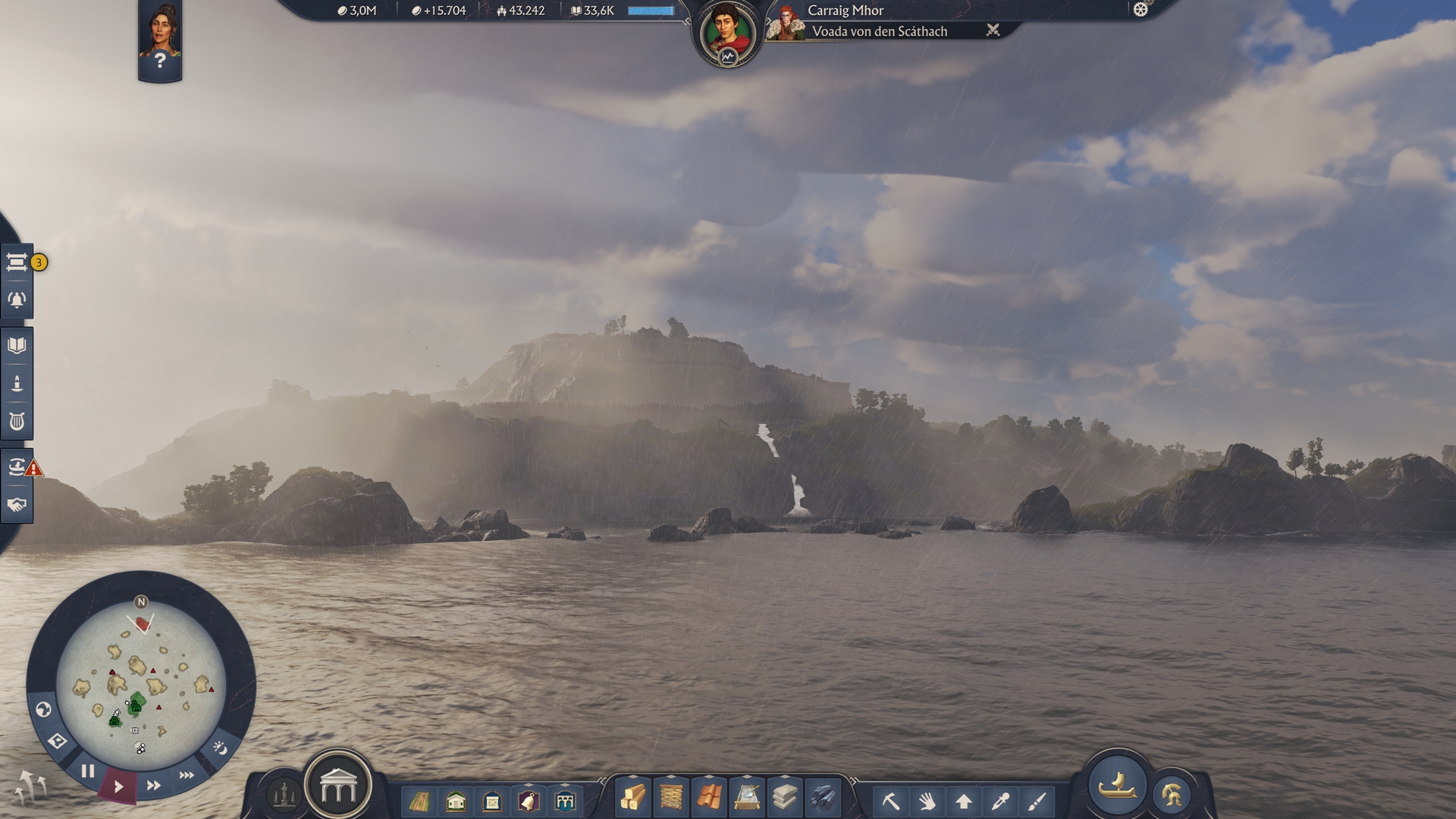The height and width of the screenshot is (819, 1456).
Task: Open the handshake diplomacy menu
Action: click(17, 505)
